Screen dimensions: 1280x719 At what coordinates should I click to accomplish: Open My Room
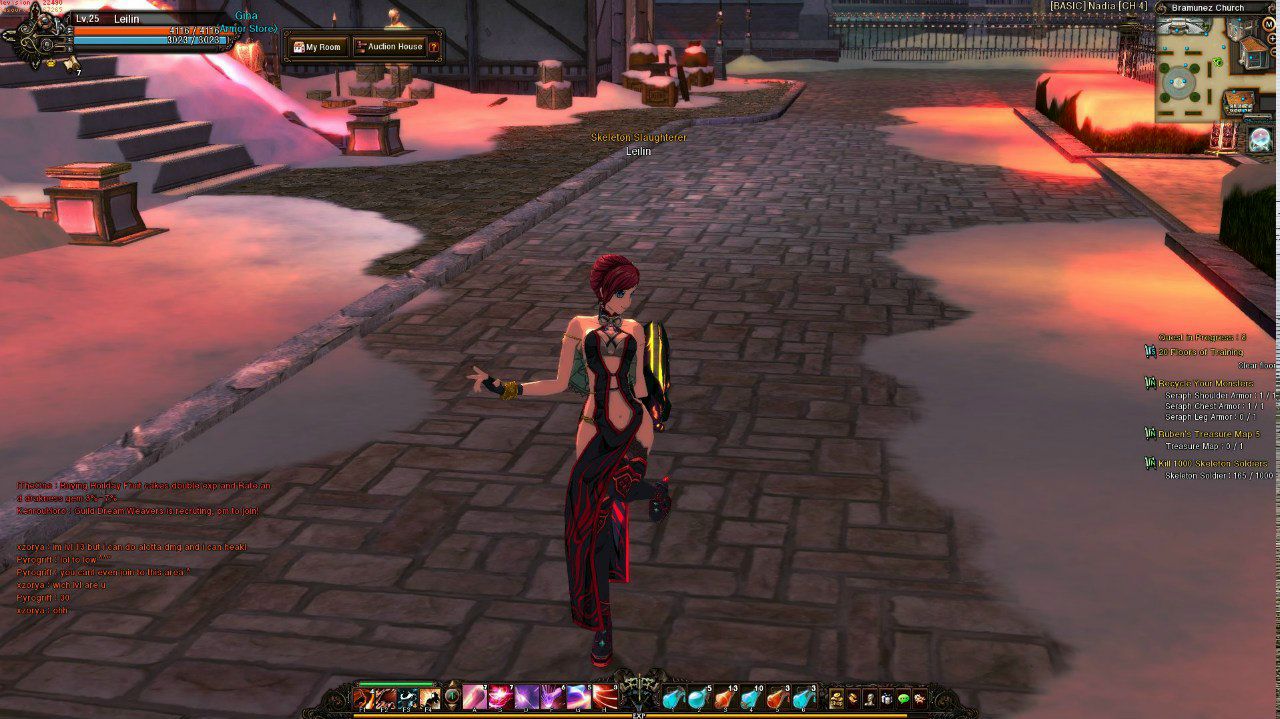point(317,47)
